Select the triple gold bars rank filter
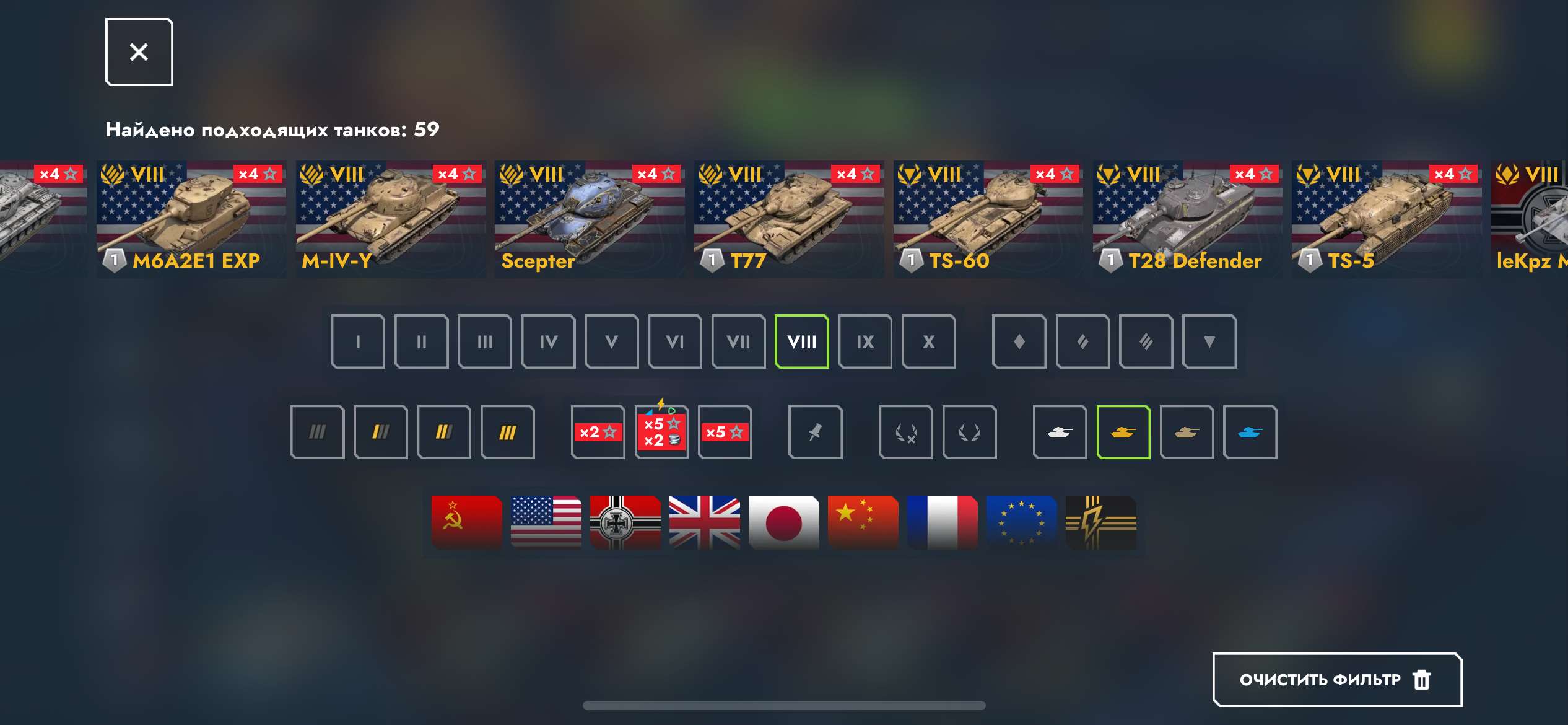 pos(508,432)
